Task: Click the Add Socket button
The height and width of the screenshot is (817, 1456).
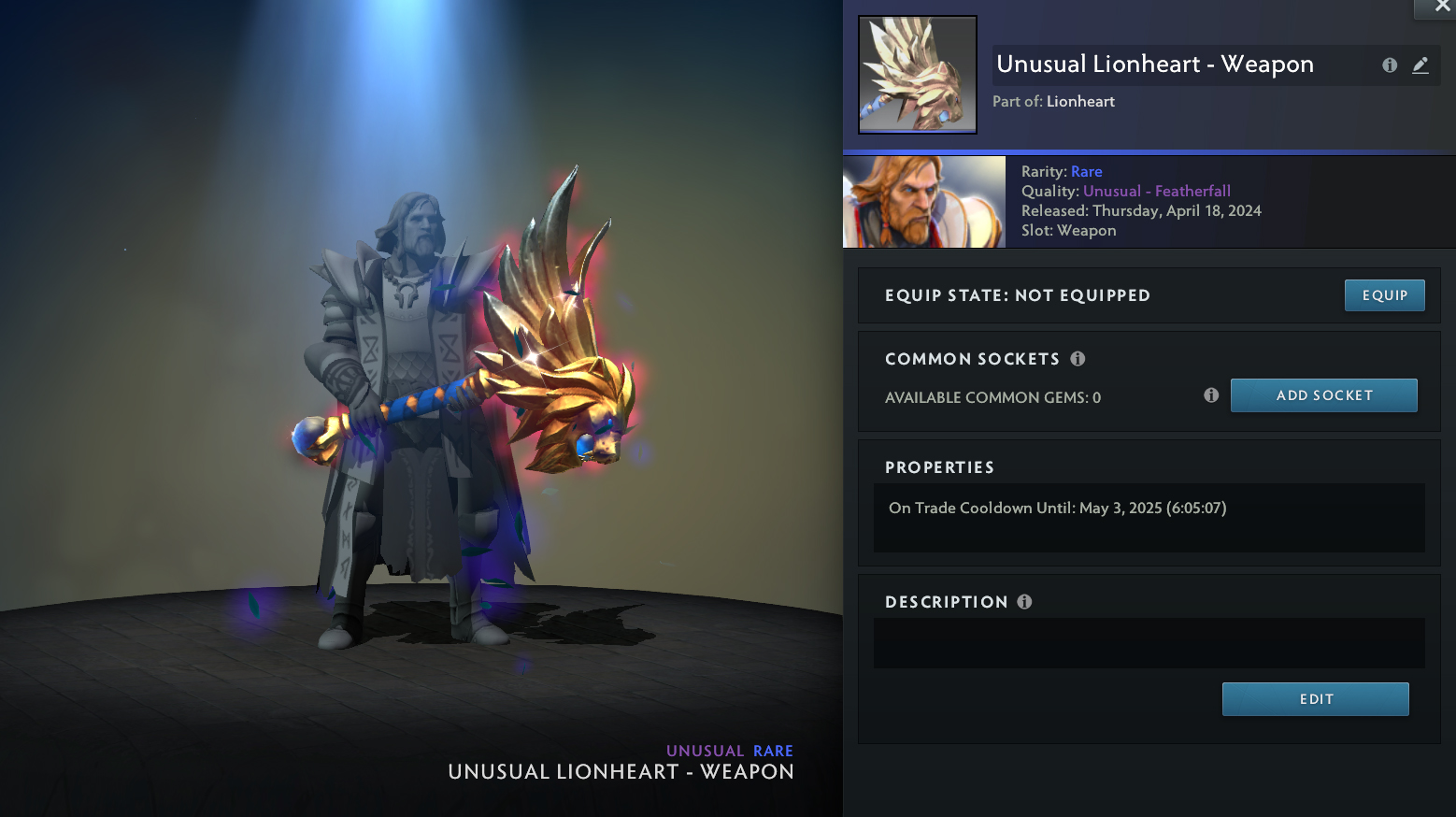Action: [x=1323, y=395]
